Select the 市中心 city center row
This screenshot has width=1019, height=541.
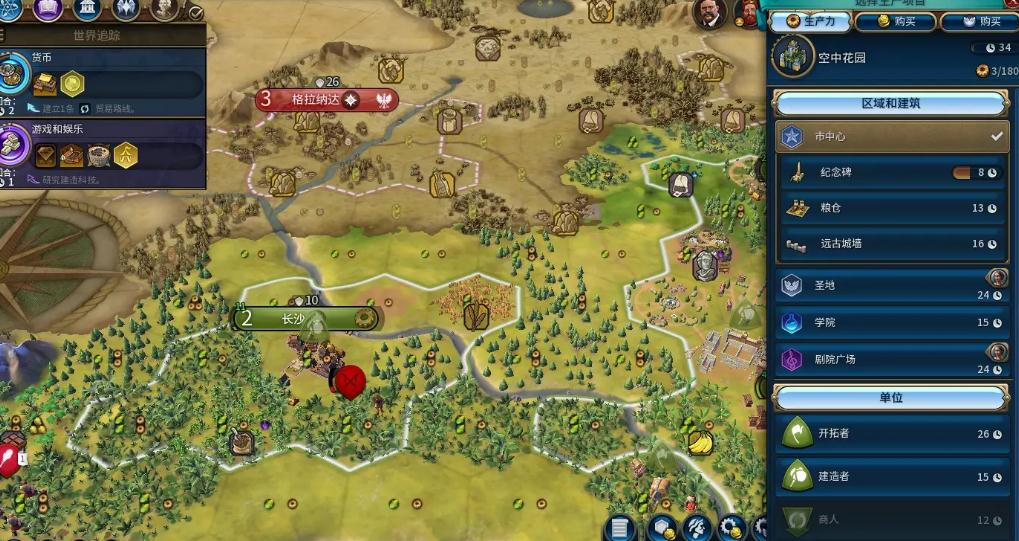pos(890,136)
